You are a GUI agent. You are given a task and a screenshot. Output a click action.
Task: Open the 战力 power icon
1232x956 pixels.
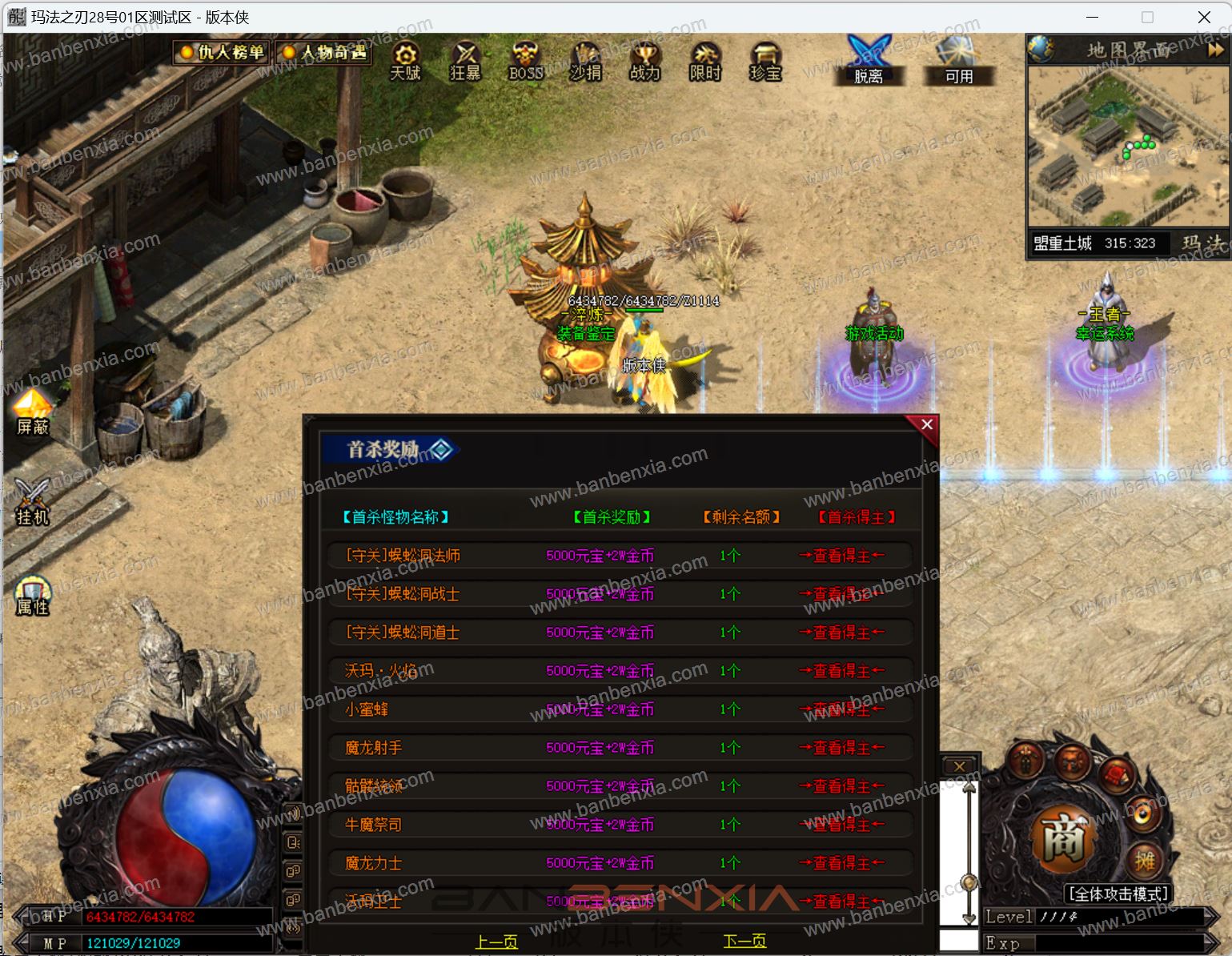coord(644,61)
